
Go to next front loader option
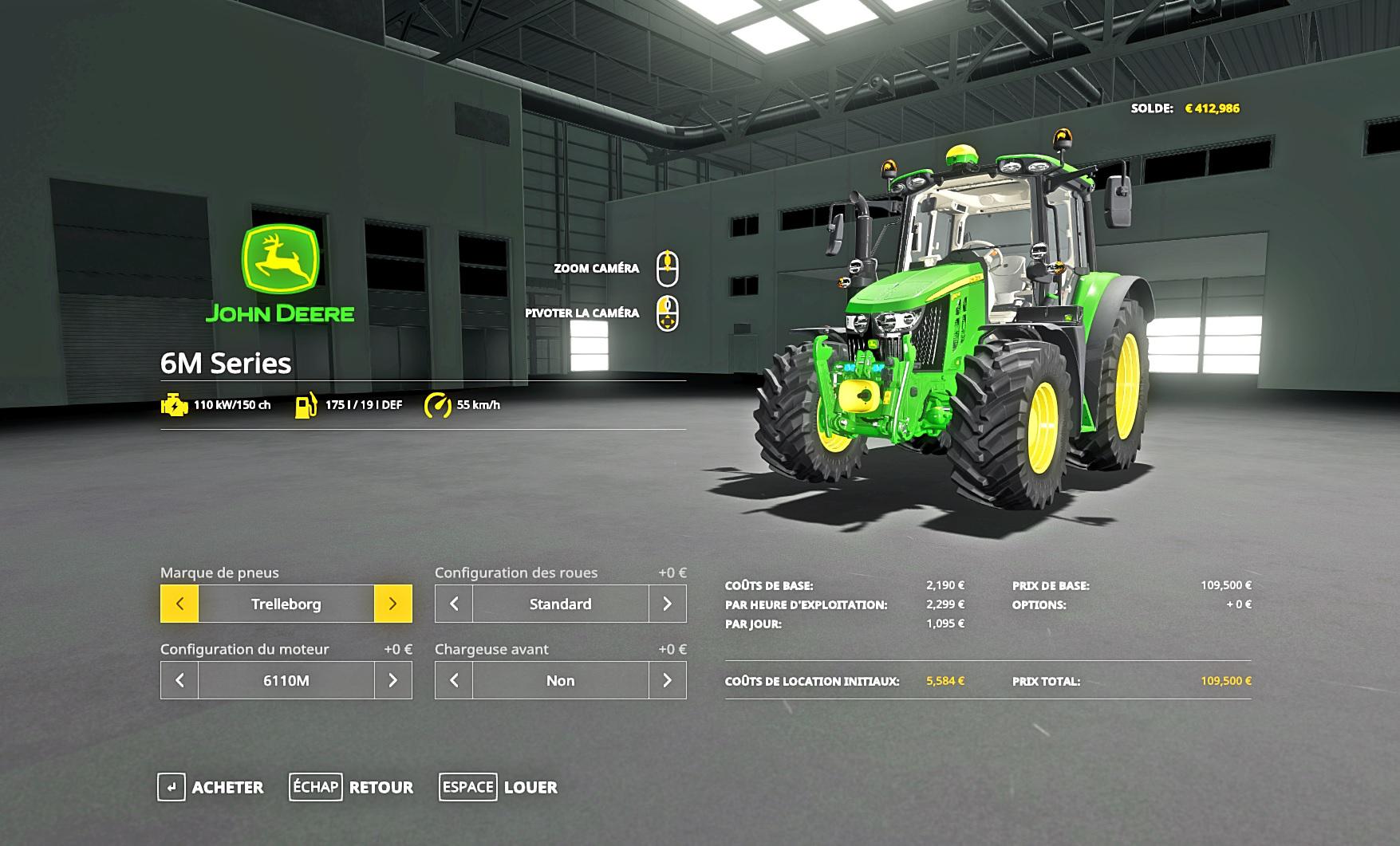pyautogui.click(x=667, y=680)
